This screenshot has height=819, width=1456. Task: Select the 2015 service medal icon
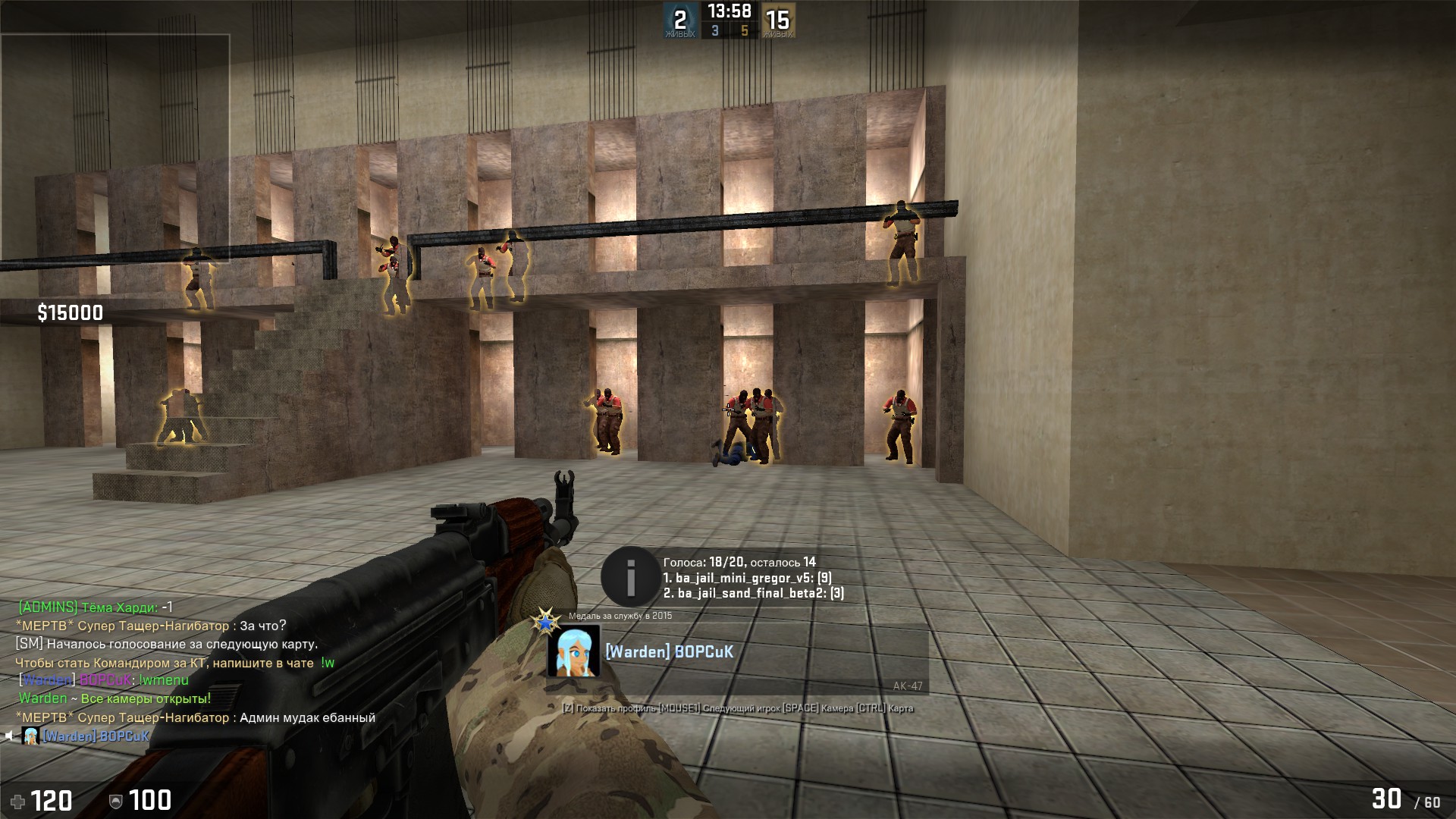(544, 621)
